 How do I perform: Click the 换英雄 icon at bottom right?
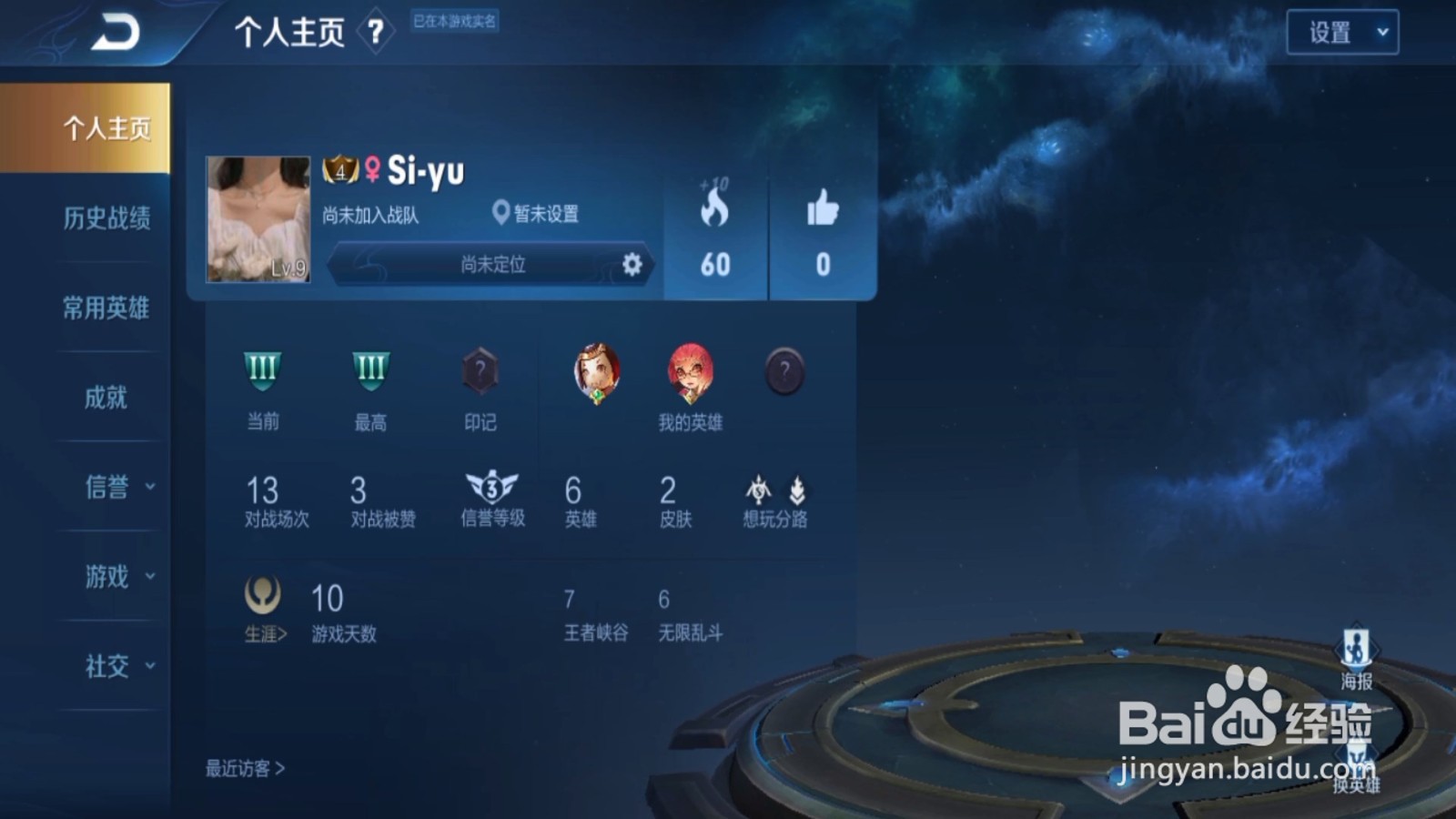(x=1358, y=757)
